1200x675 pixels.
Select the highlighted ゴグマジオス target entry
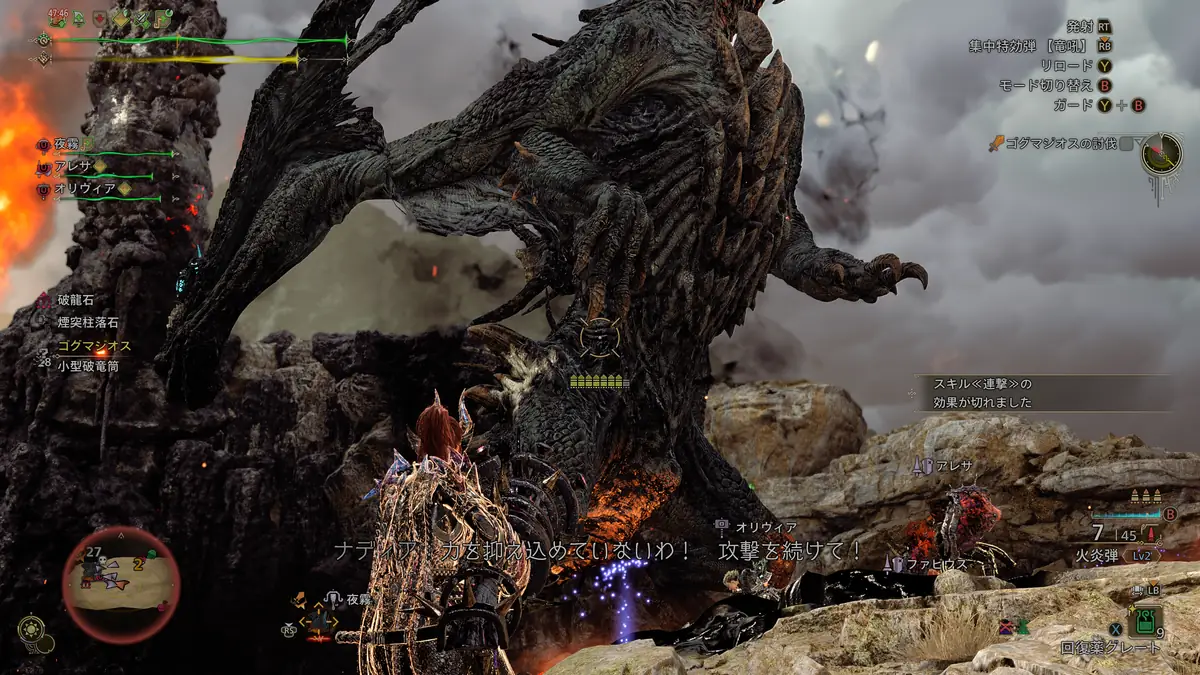point(94,345)
